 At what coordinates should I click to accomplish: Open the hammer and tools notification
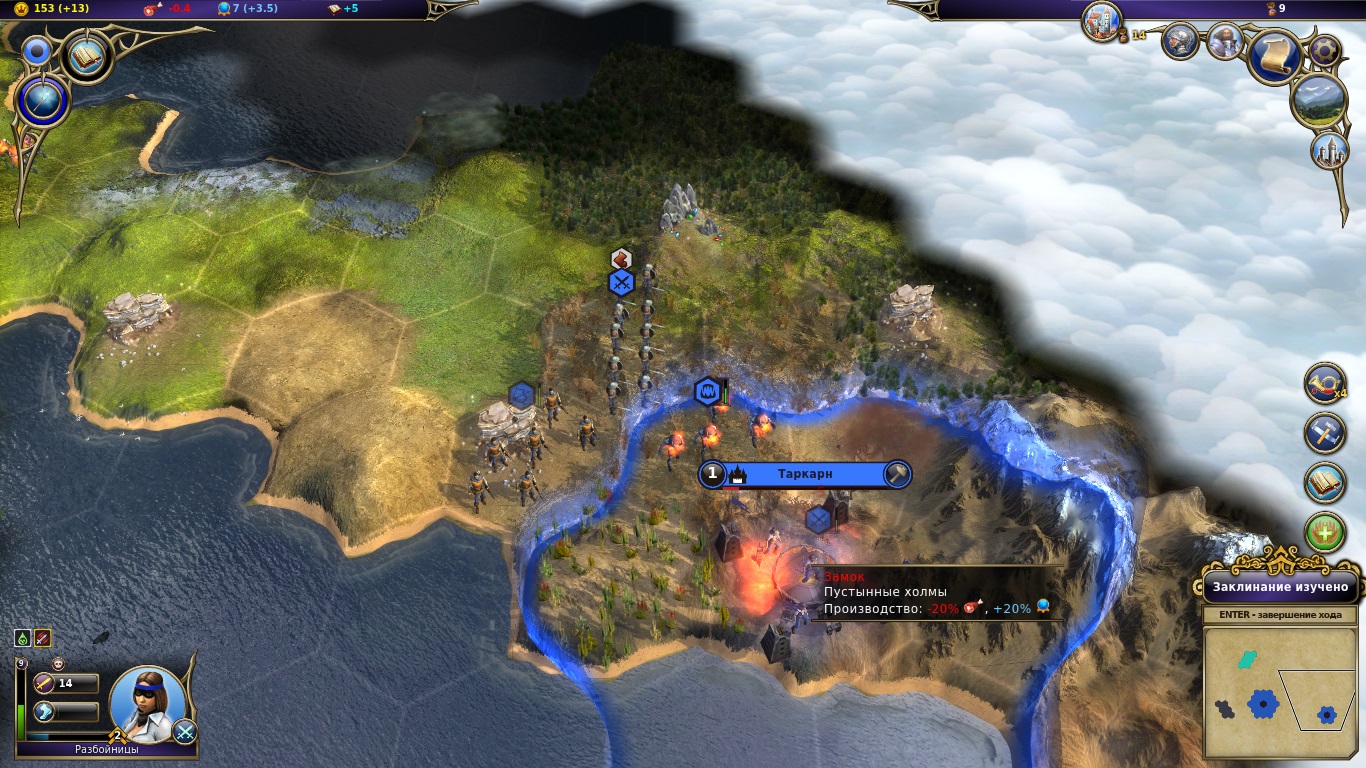[x=1325, y=433]
